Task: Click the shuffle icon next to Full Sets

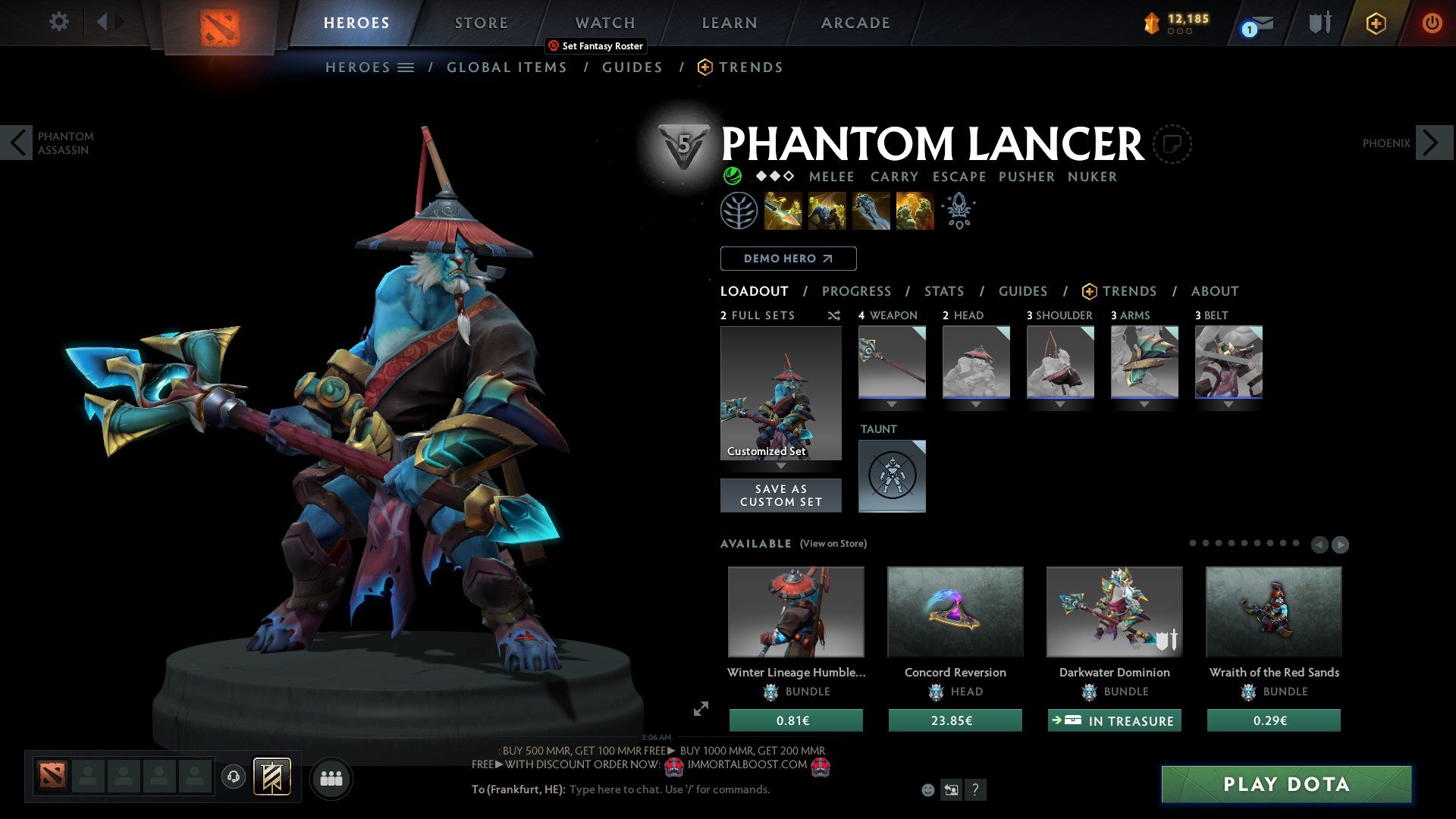Action: (833, 315)
